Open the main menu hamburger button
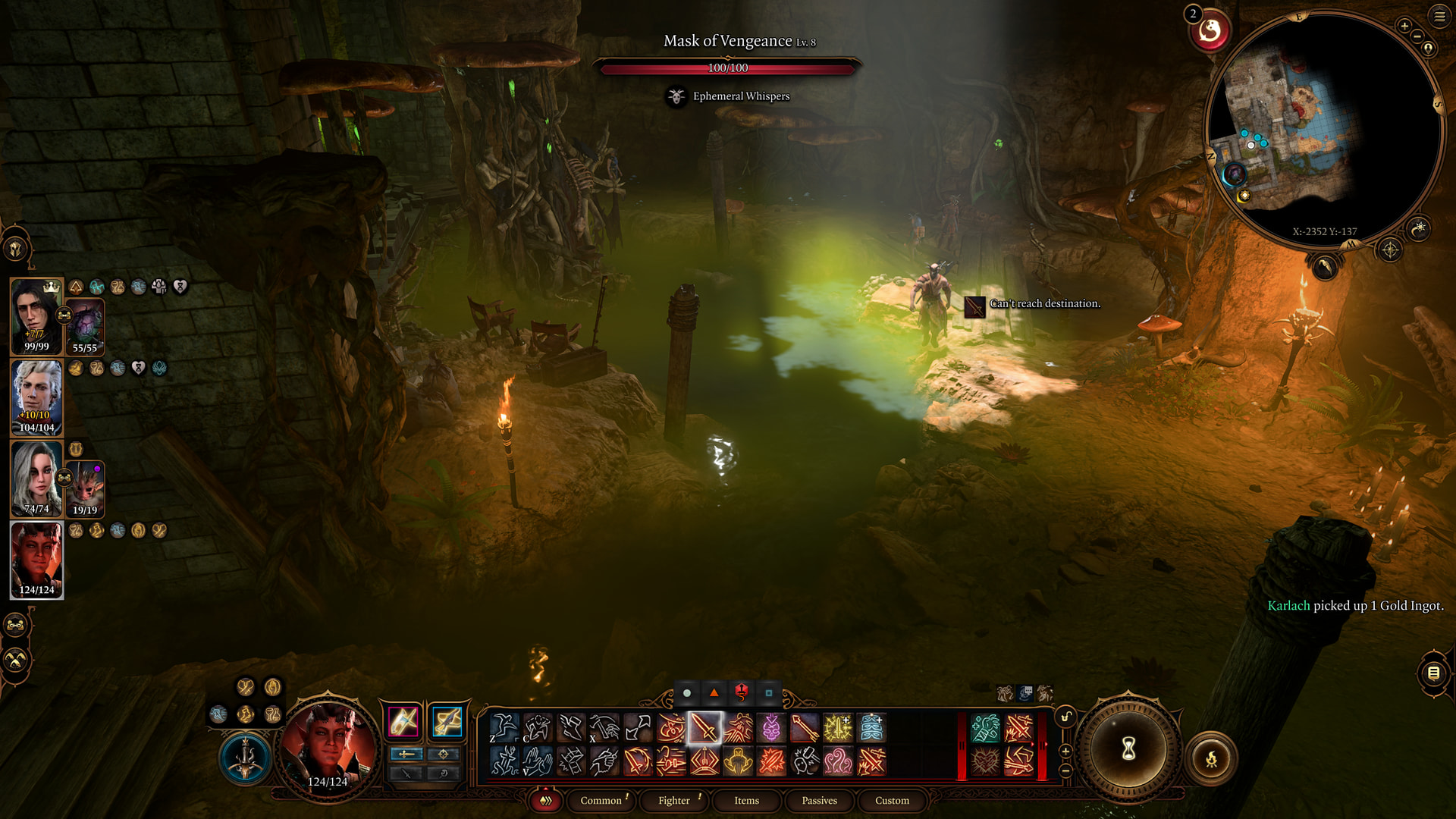1456x819 pixels. (1439, 16)
